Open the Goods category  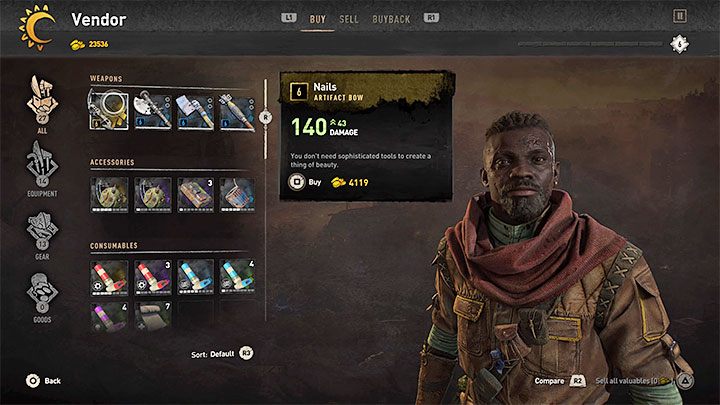coord(42,297)
